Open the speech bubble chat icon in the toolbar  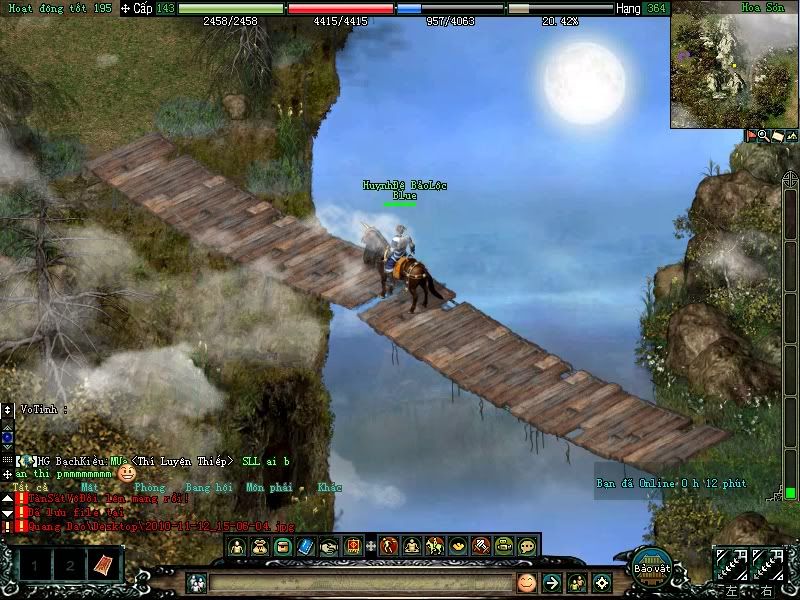click(x=527, y=546)
